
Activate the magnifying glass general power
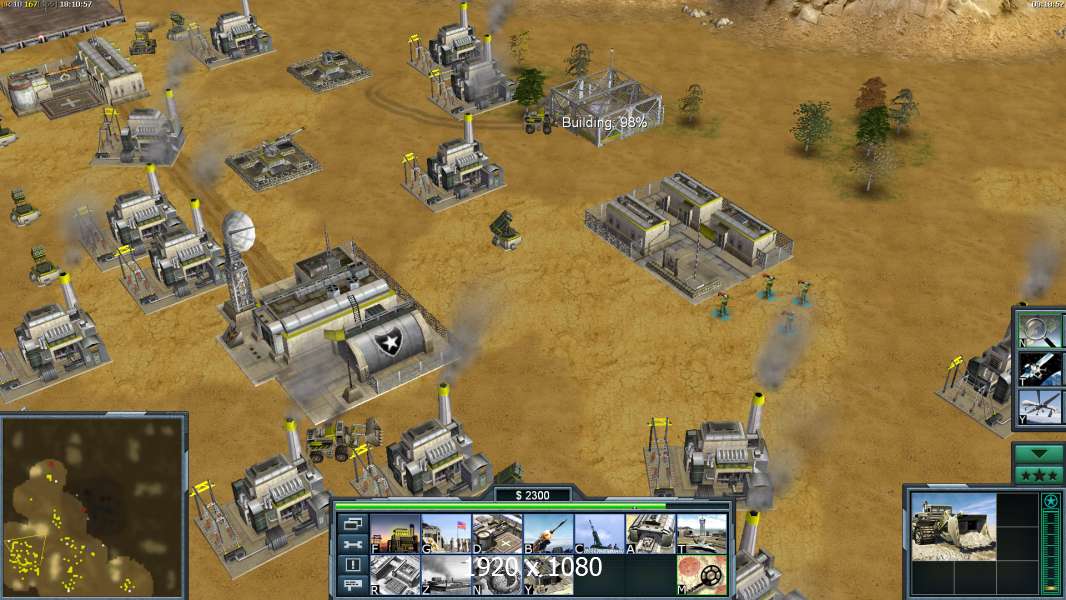click(1040, 330)
